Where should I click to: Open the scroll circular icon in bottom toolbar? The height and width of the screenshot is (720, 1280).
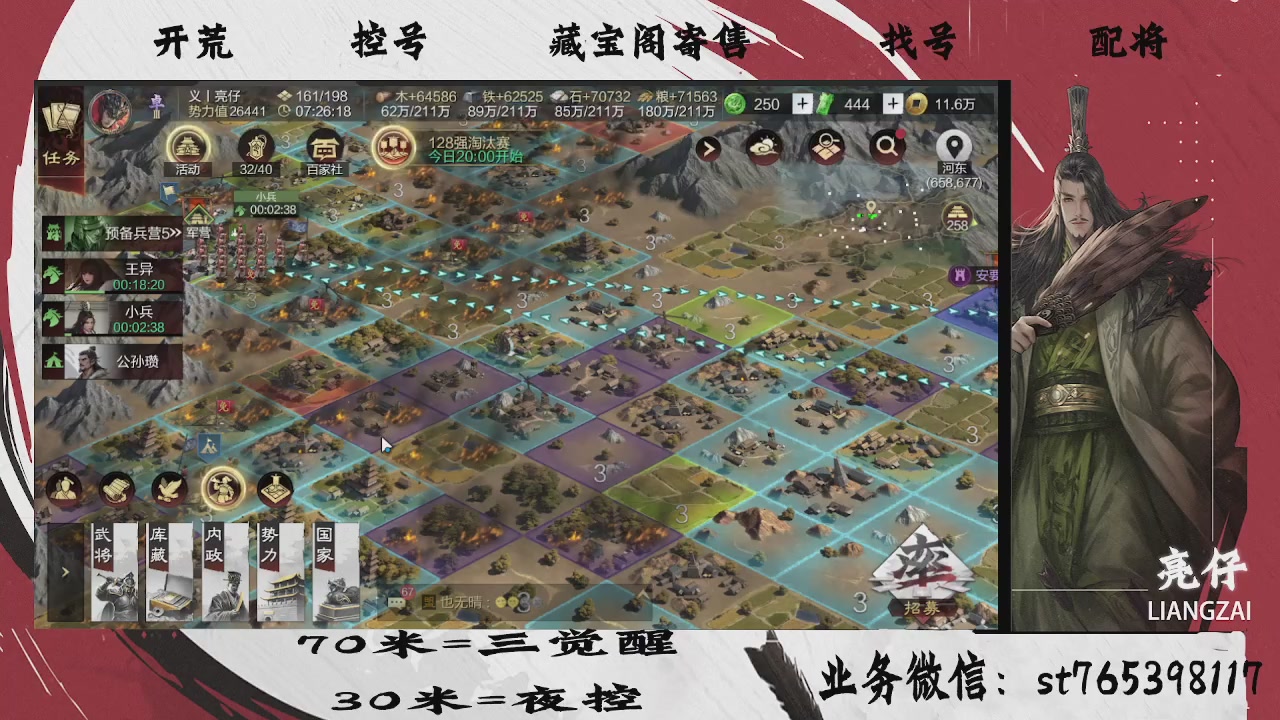[115, 488]
